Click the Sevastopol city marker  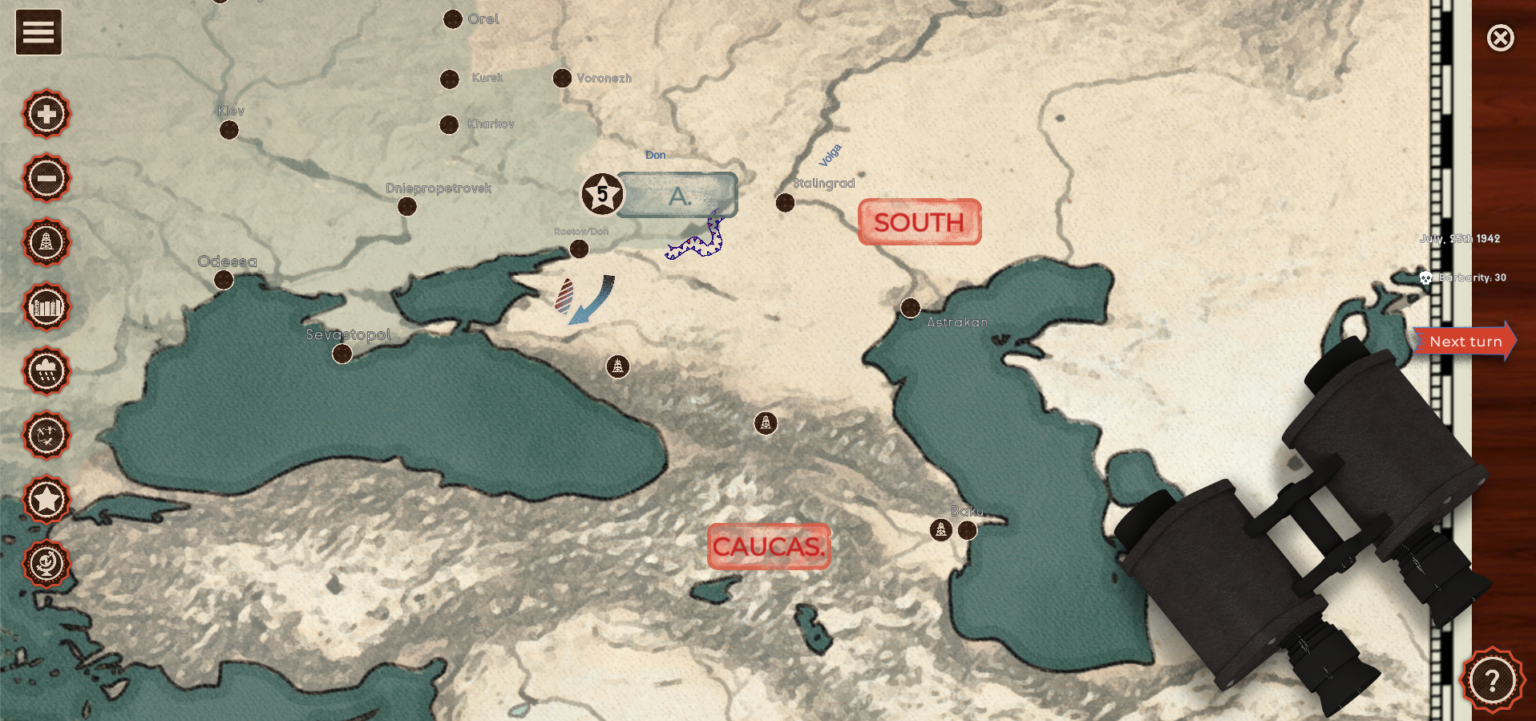pos(341,352)
